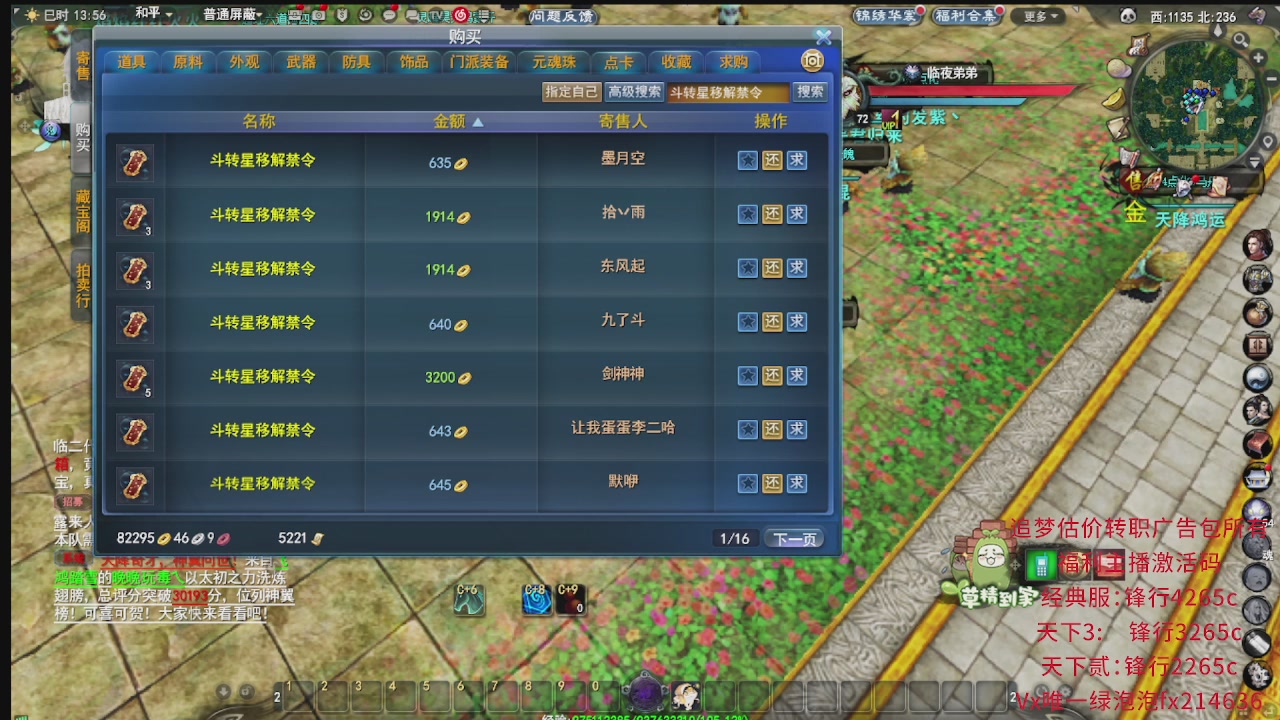Click the 购买 sidebar icon
The height and width of the screenshot is (720, 1280).
[x=83, y=136]
